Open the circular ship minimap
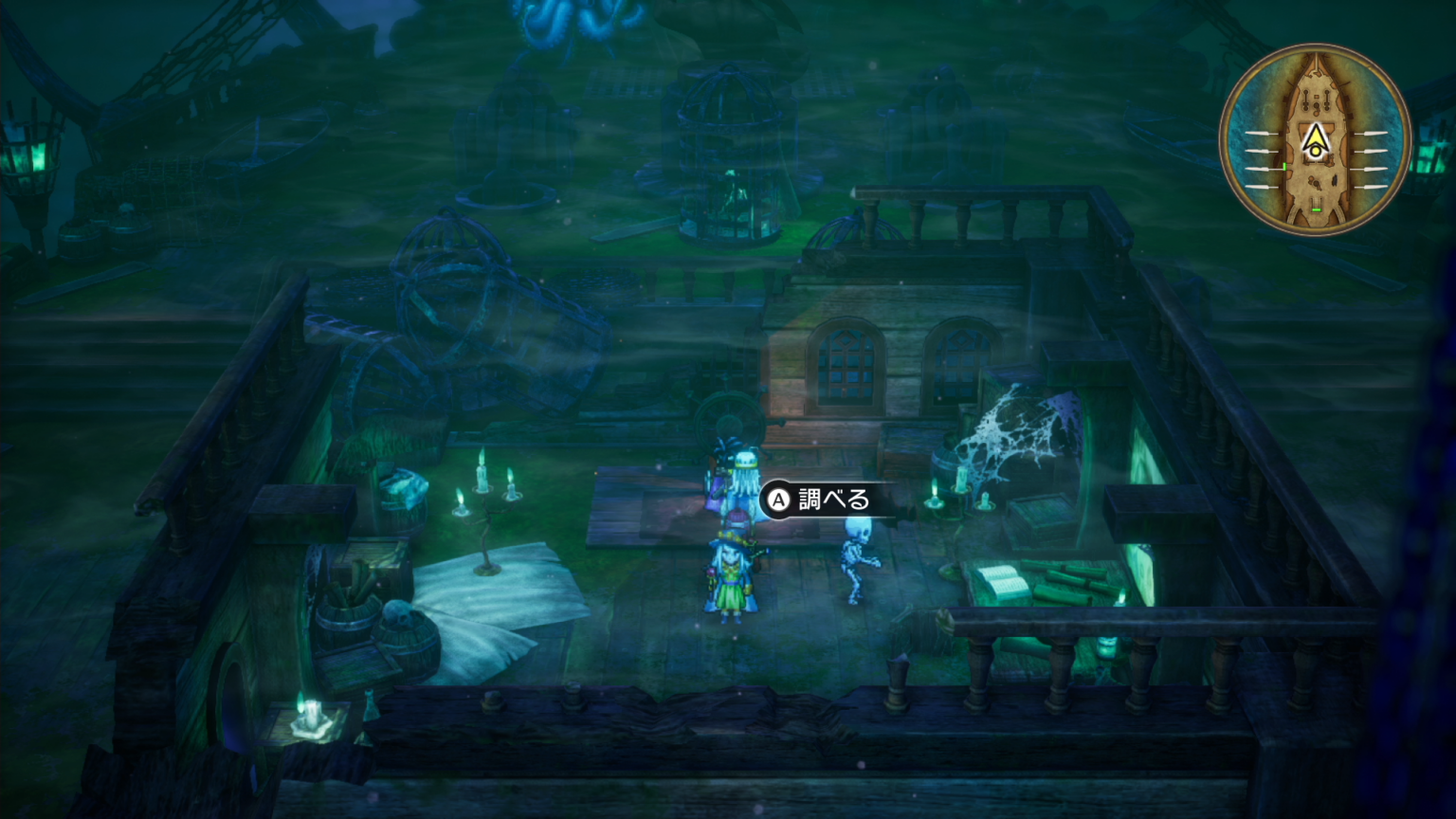Screen dimensions: 1456x819 pos(1314,140)
